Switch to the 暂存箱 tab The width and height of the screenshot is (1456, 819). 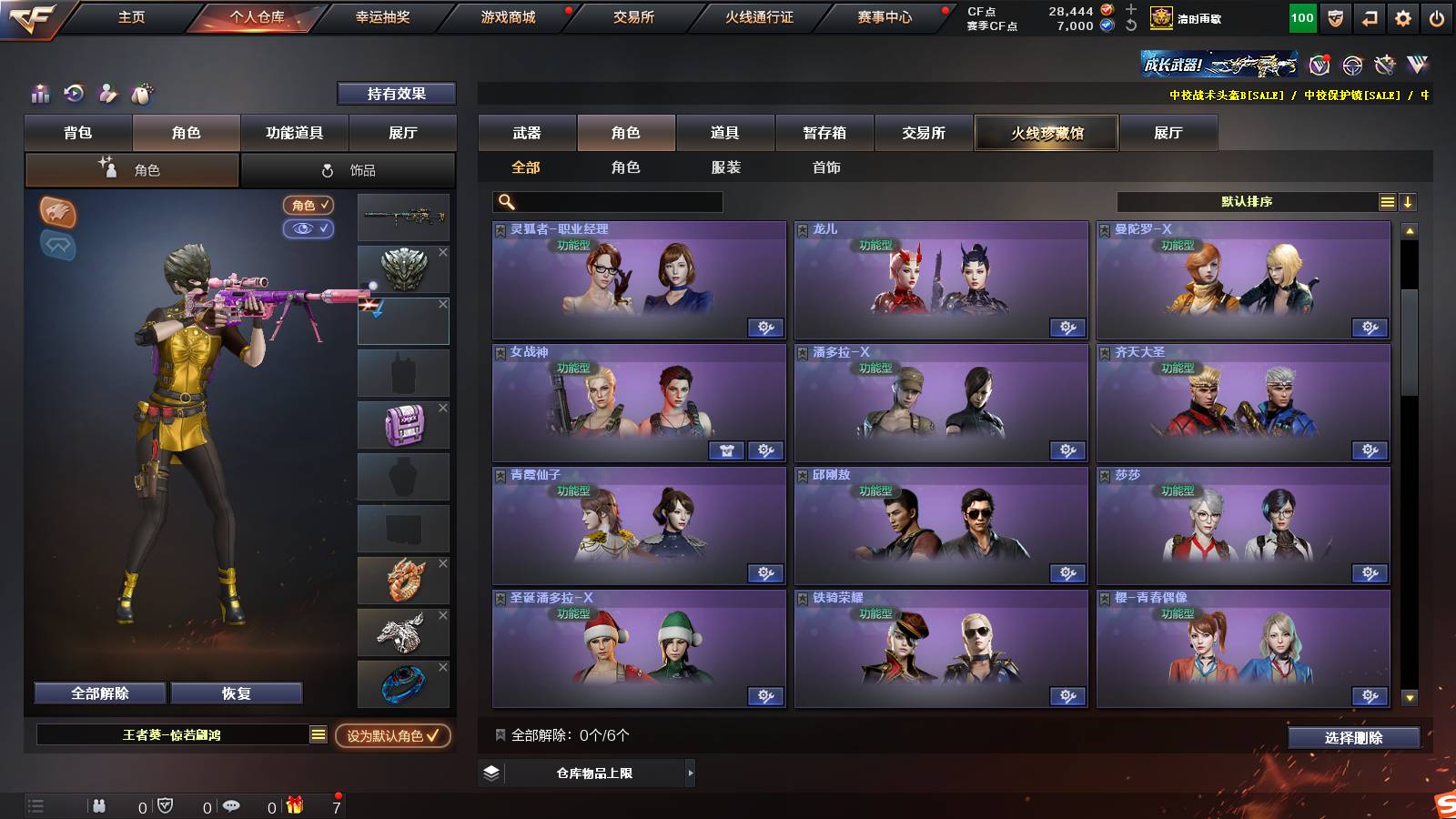pyautogui.click(x=824, y=133)
